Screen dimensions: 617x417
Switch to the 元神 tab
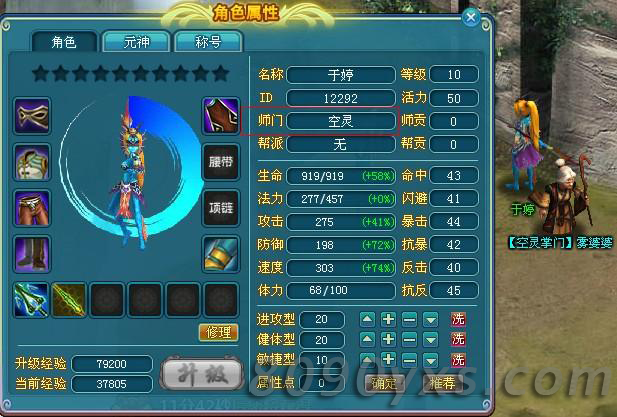(x=136, y=42)
